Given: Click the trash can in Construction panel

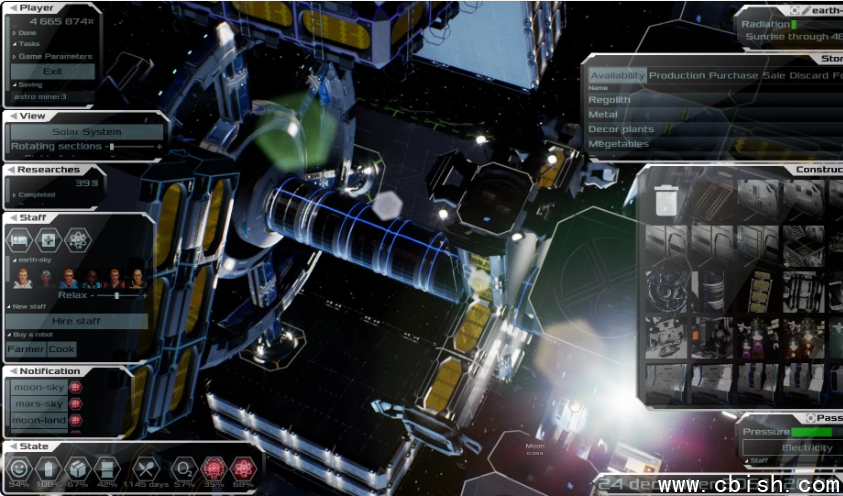Looking at the screenshot, I should tap(667, 201).
